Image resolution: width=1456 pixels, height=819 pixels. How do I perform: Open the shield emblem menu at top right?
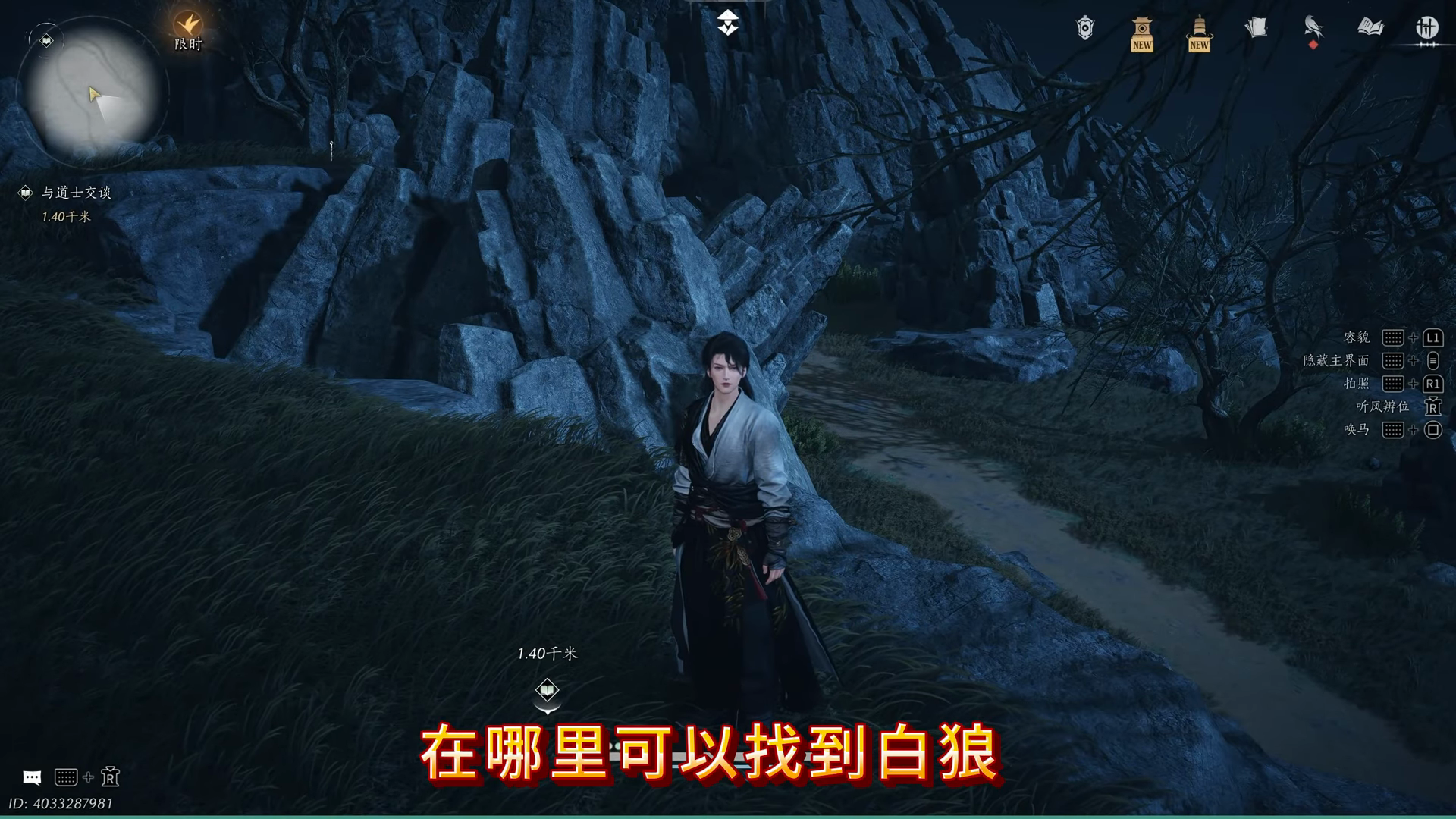tap(1083, 27)
